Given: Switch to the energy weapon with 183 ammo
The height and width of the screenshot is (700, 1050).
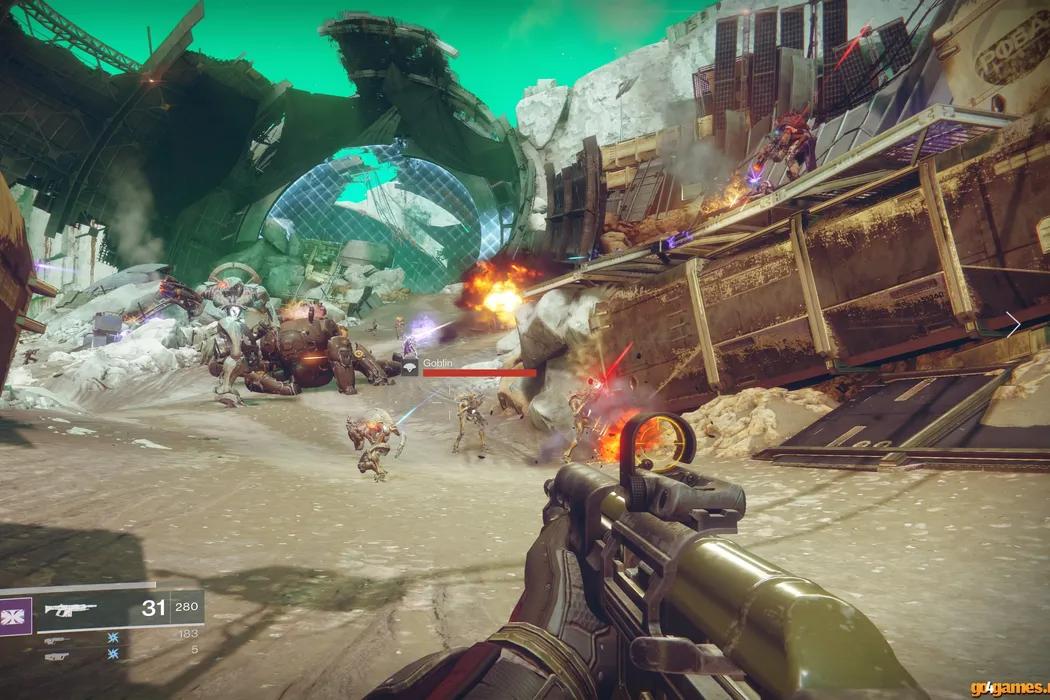Looking at the screenshot, I should click(57, 640).
